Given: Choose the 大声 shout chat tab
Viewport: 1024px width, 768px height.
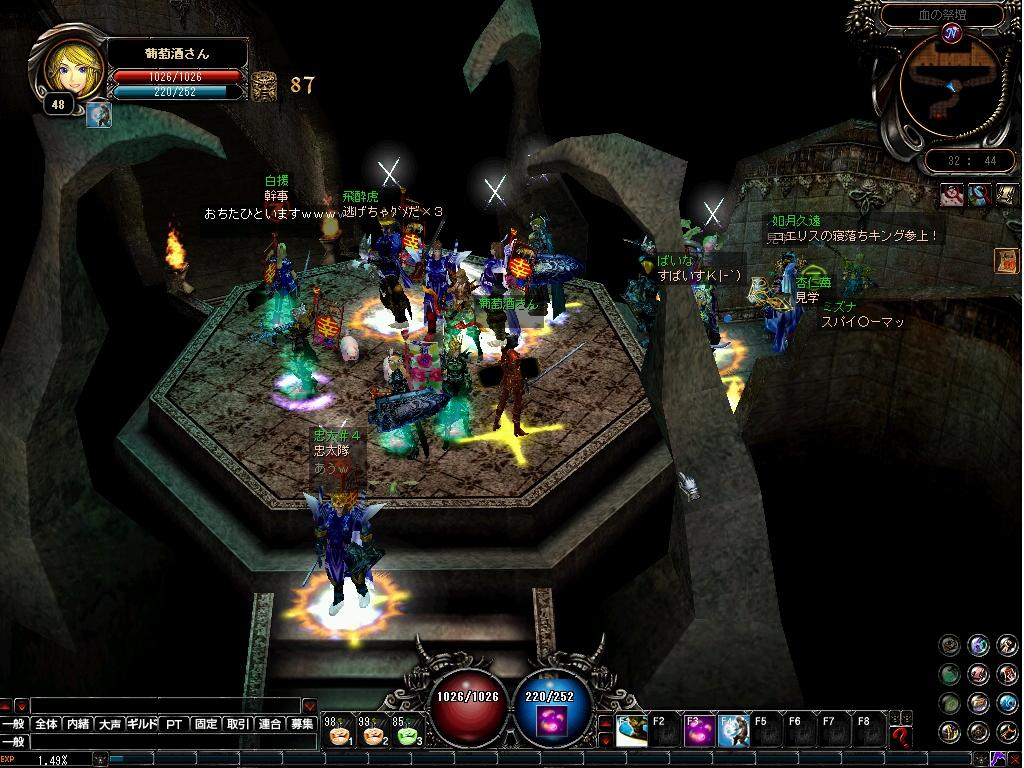Looking at the screenshot, I should point(110,724).
